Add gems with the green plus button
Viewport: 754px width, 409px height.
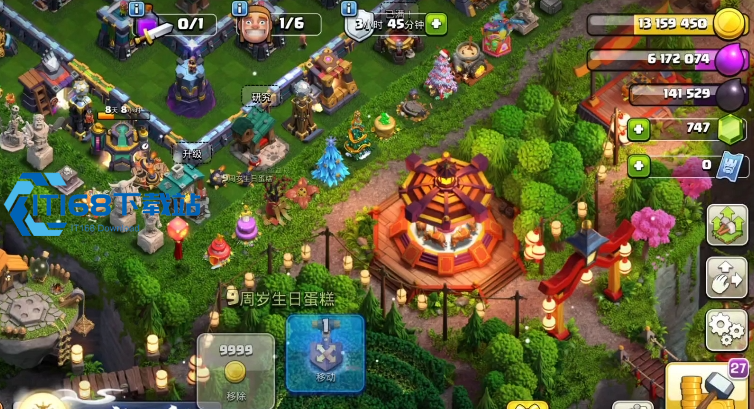639,128
